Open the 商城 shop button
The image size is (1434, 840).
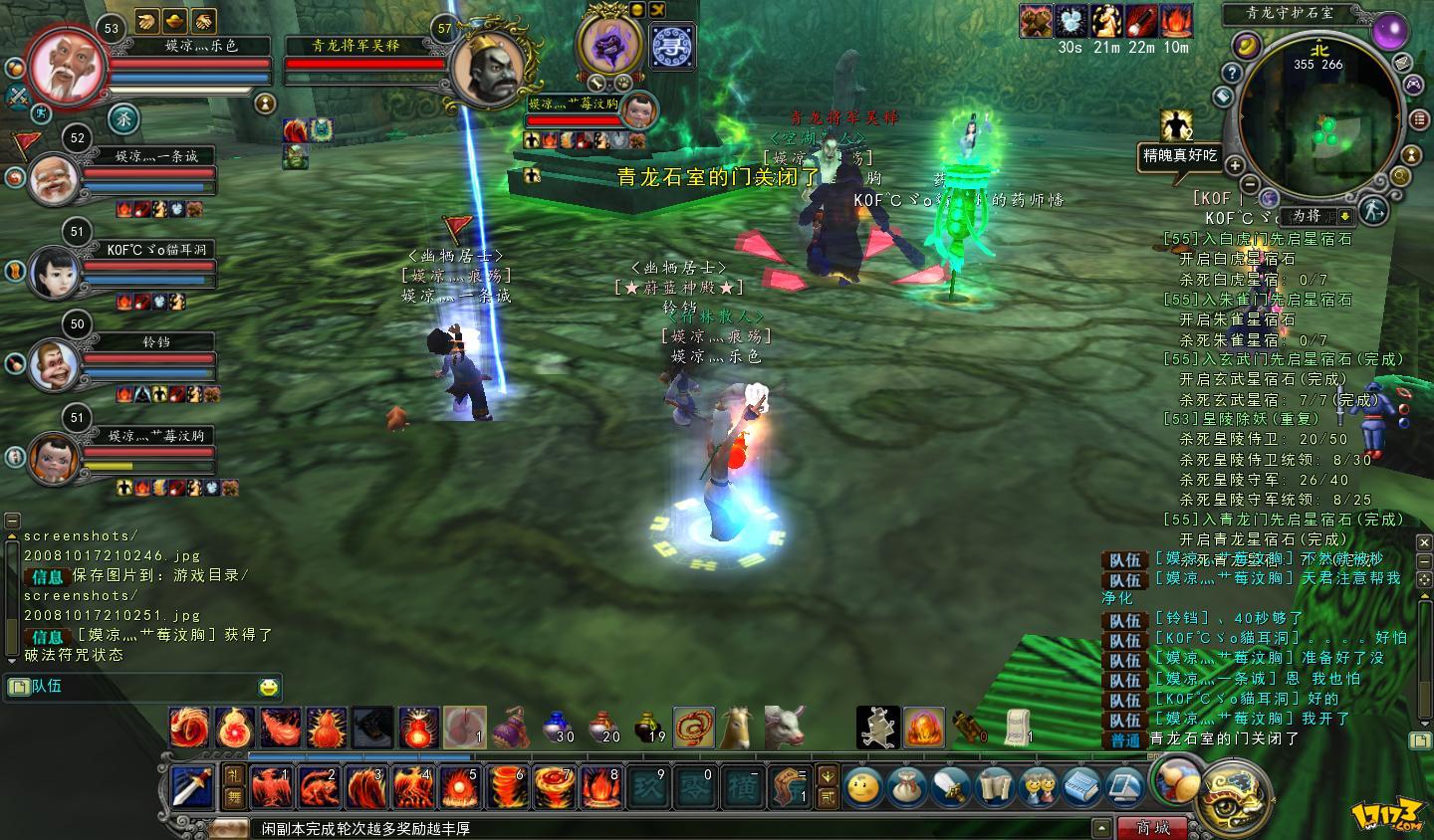(1154, 828)
